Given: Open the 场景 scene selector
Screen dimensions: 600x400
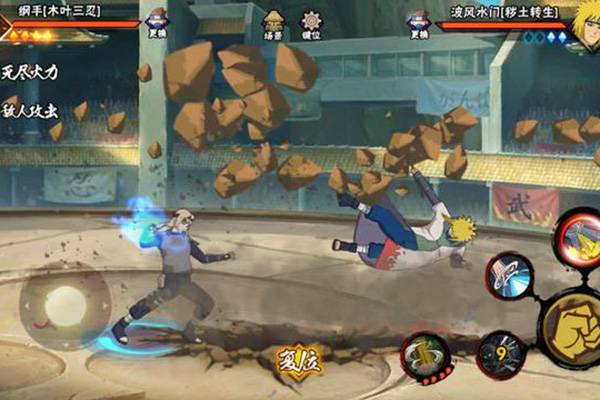Looking at the screenshot, I should tap(273, 23).
